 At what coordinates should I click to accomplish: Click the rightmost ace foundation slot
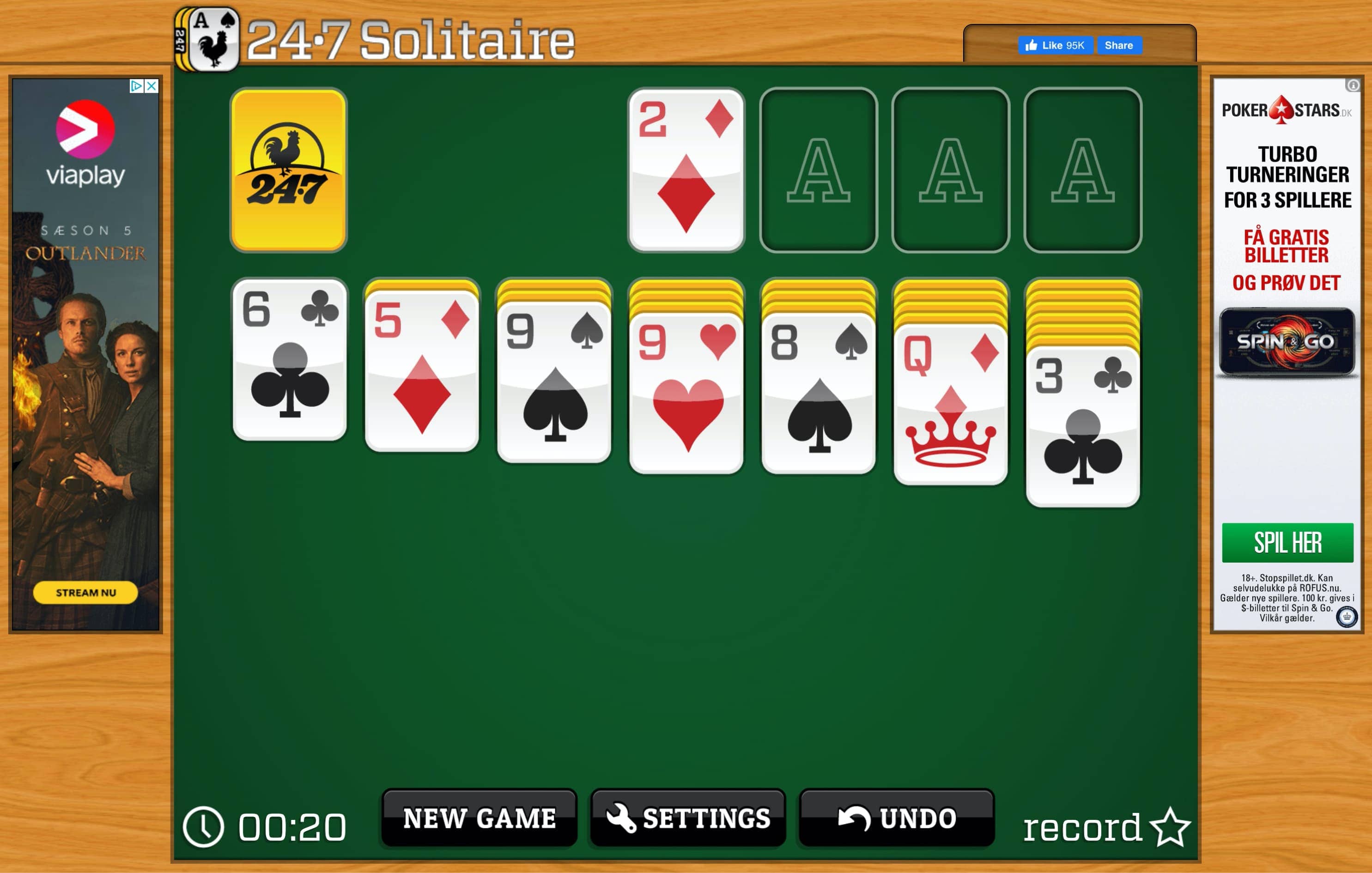click(1081, 169)
